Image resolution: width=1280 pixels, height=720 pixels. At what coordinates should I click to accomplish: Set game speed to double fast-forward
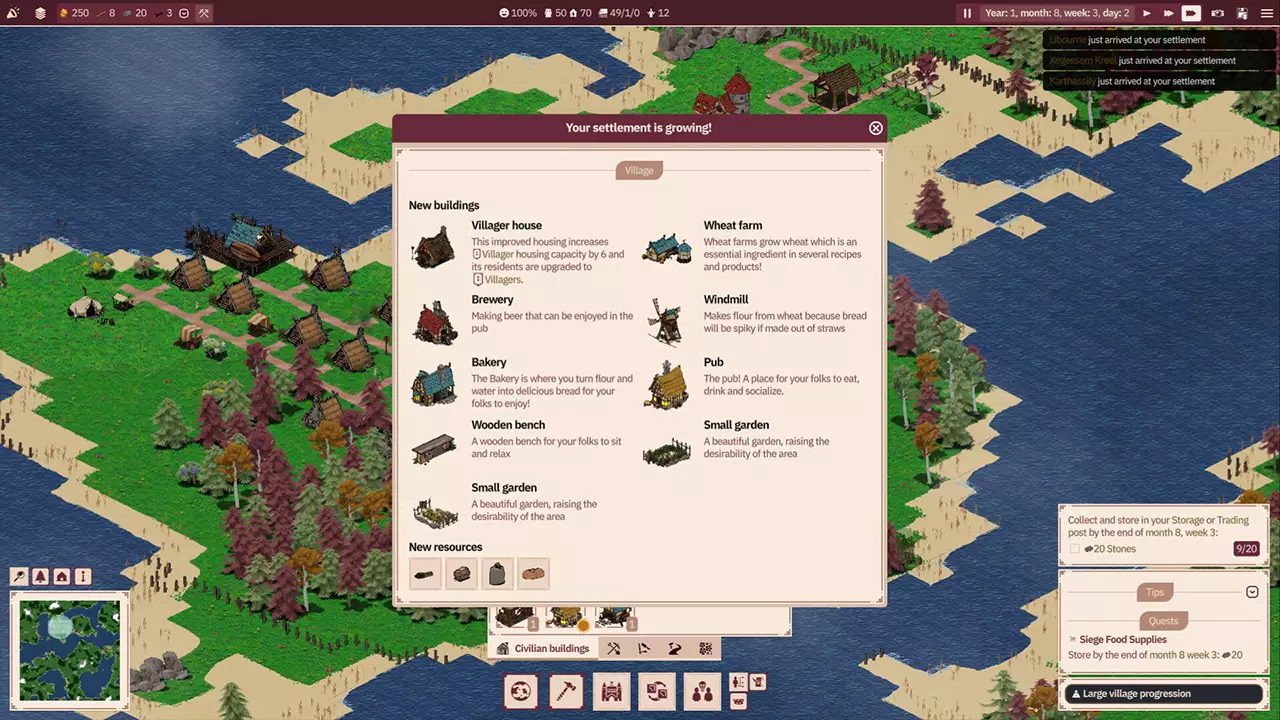coord(1168,13)
